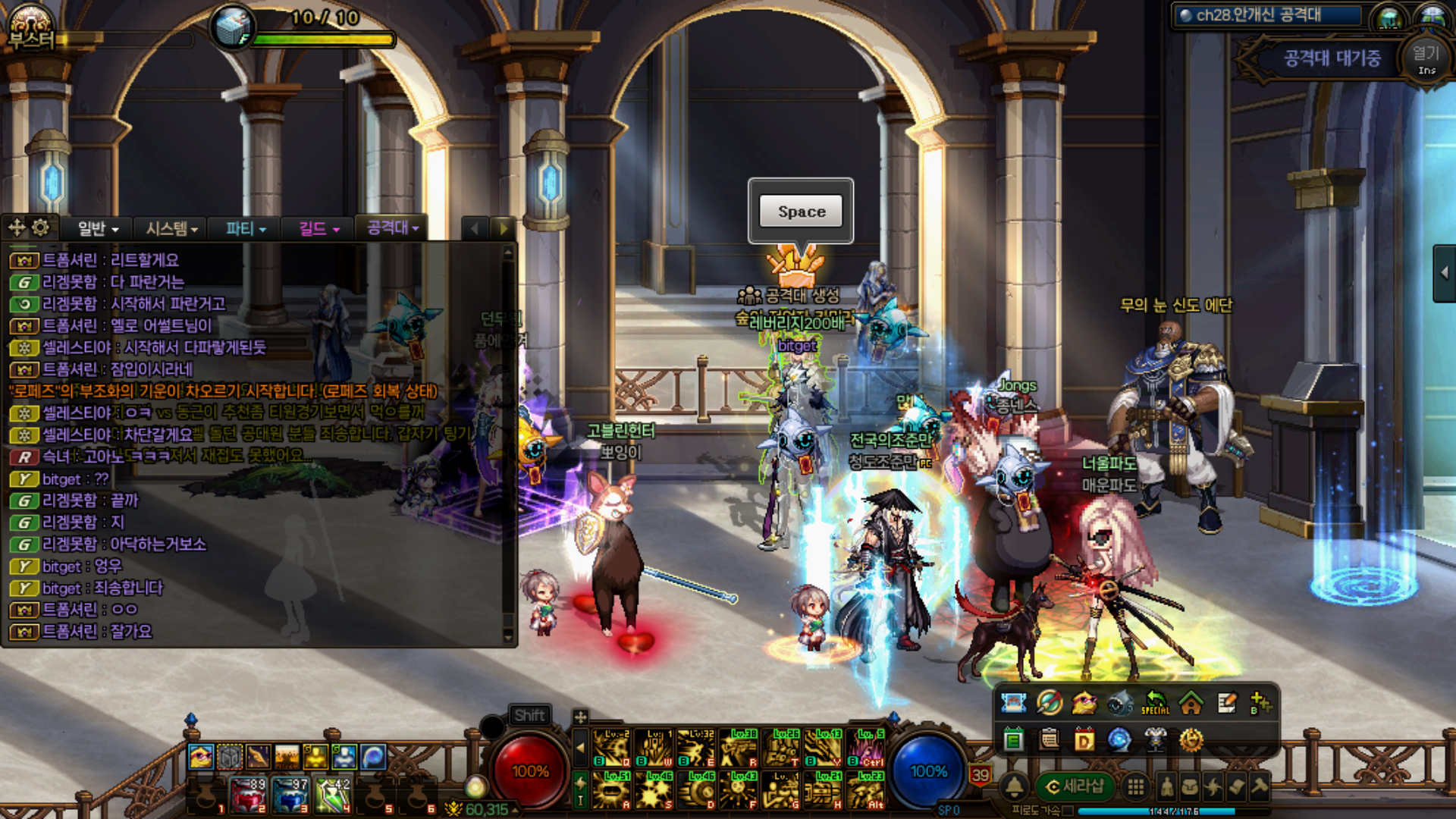1456x819 pixels.
Task: Open the 세라샵 cash shop
Action: (1075, 787)
